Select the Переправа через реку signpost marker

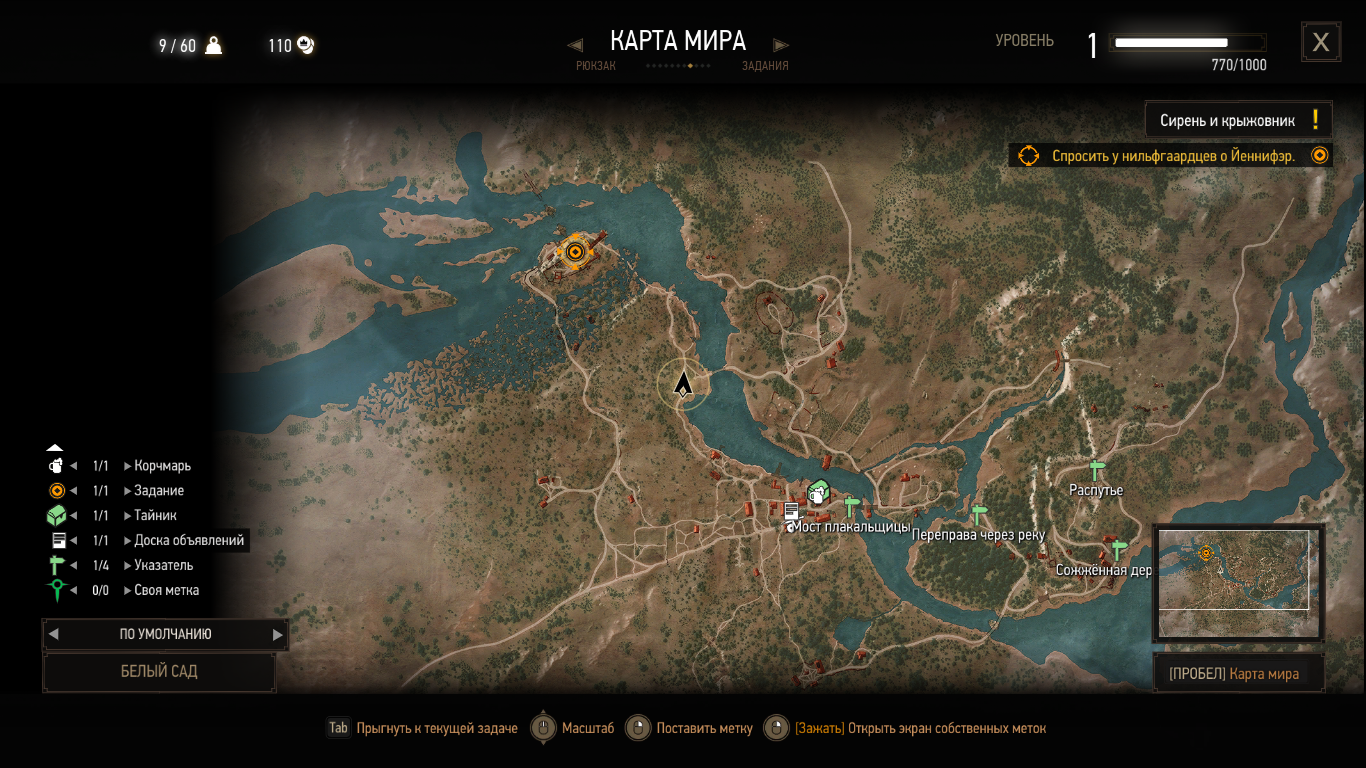(979, 514)
